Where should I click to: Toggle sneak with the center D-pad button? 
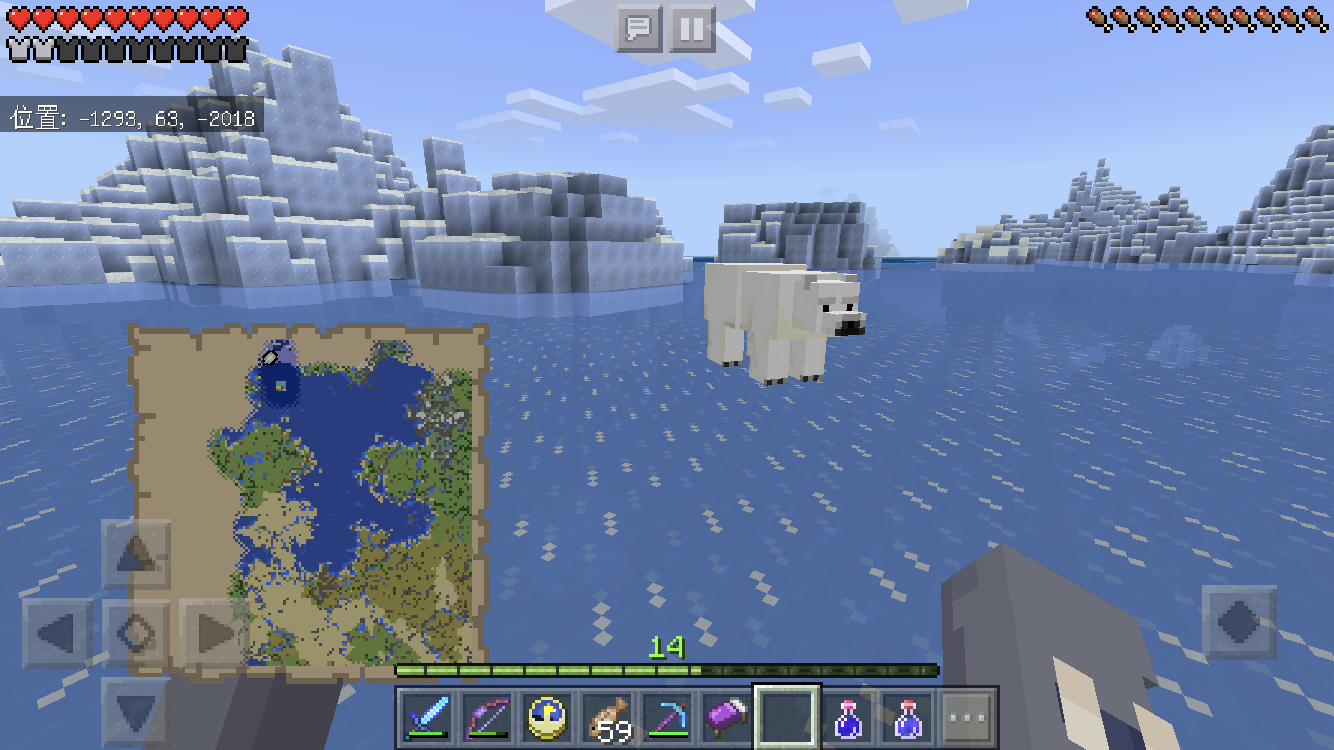[x=136, y=634]
